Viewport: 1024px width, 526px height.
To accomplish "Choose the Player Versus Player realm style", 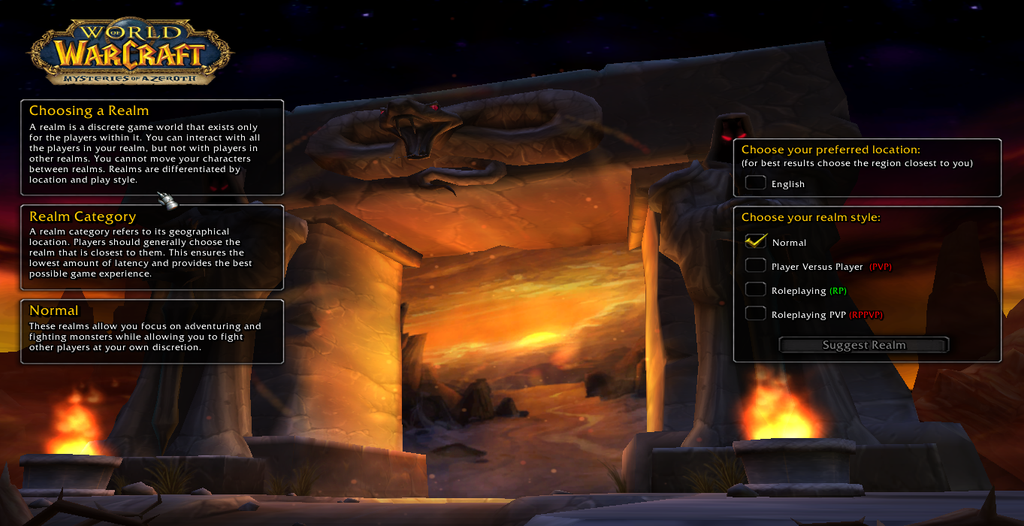I will (755, 266).
